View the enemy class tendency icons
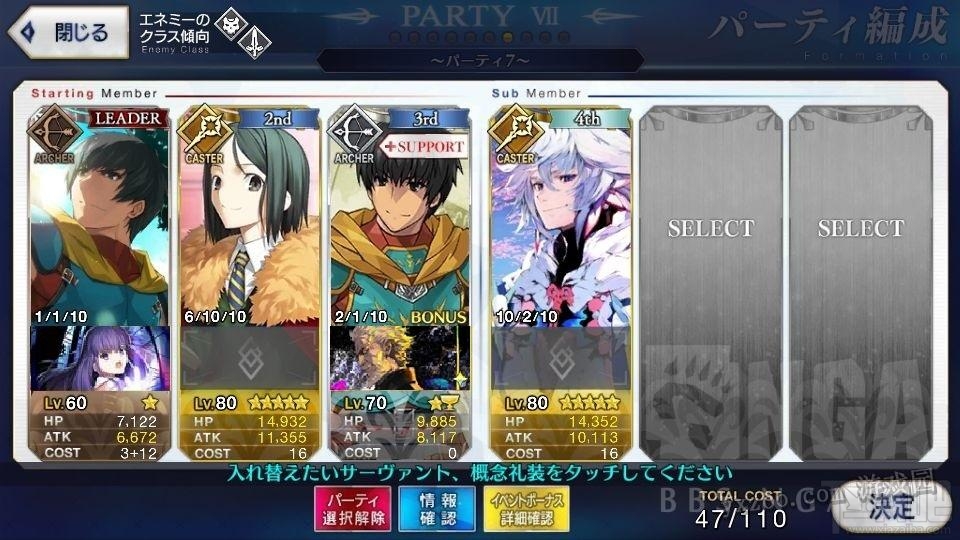The width and height of the screenshot is (960, 540). pos(245,31)
